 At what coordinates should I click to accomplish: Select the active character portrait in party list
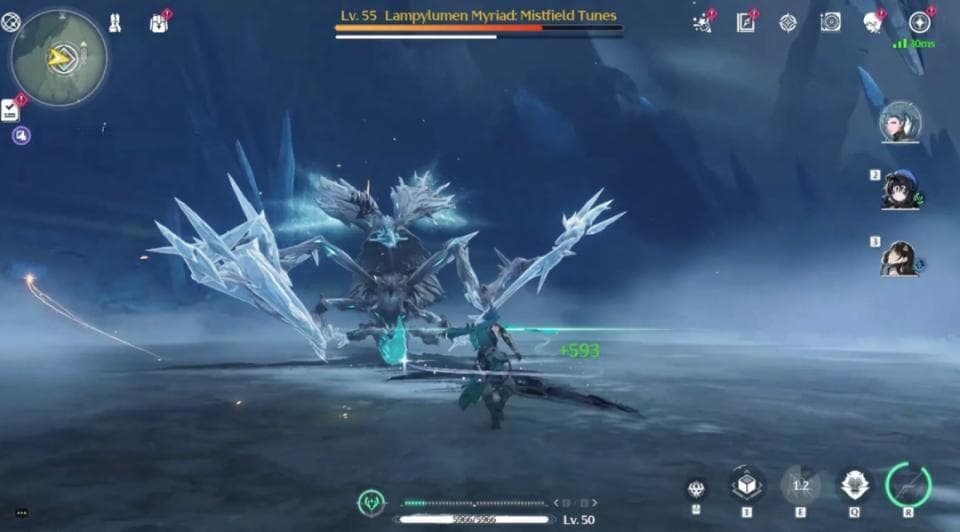pyautogui.click(x=899, y=122)
